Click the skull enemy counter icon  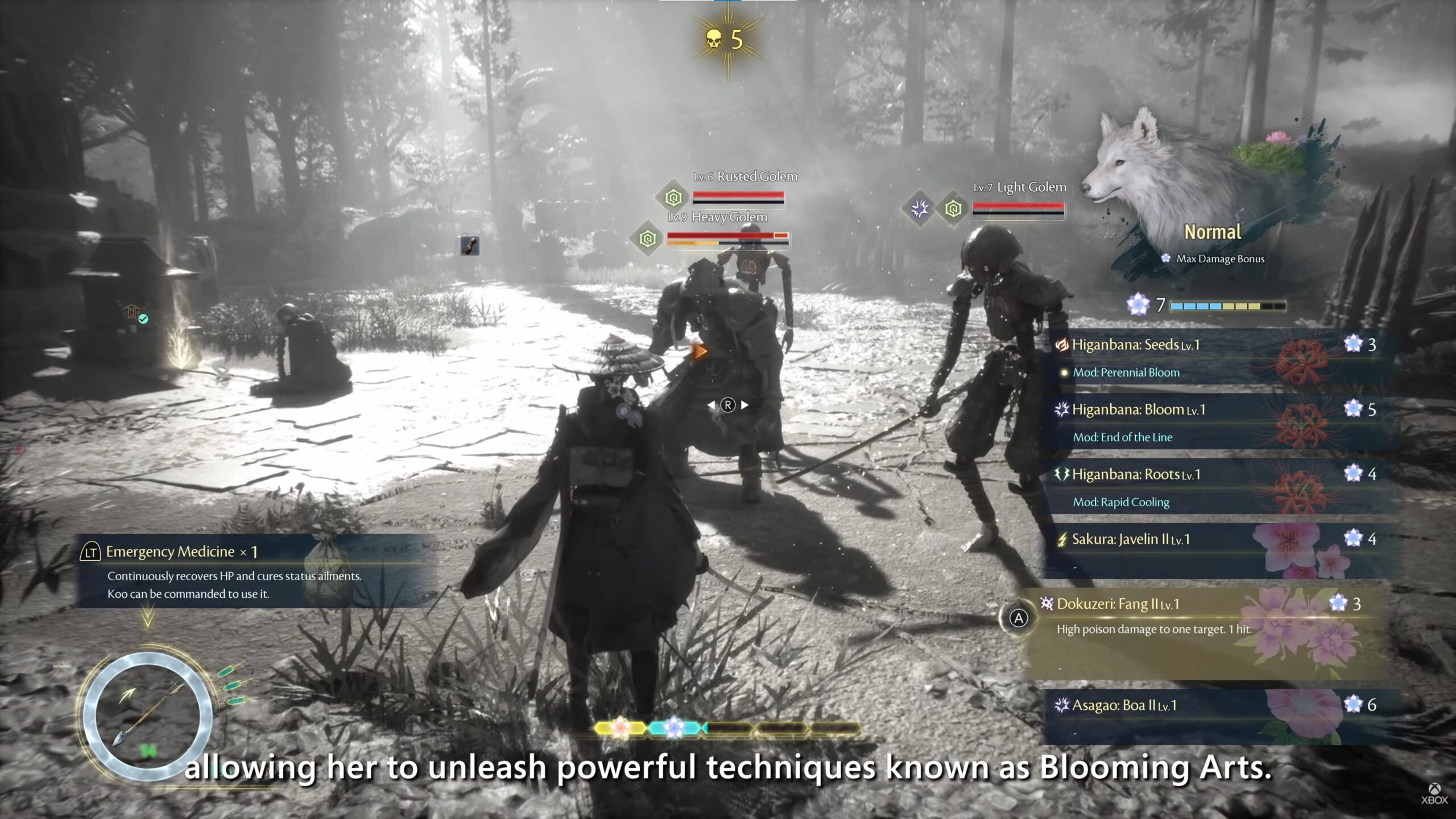point(713,40)
